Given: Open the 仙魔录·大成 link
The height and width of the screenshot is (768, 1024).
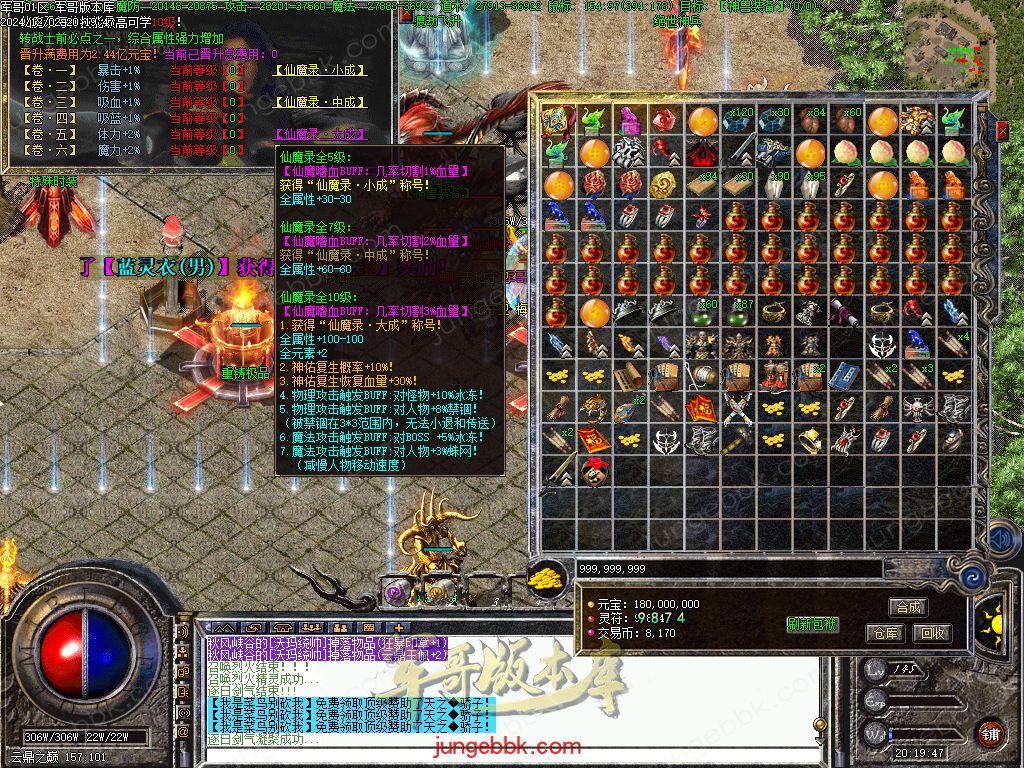Looking at the screenshot, I should (x=320, y=133).
